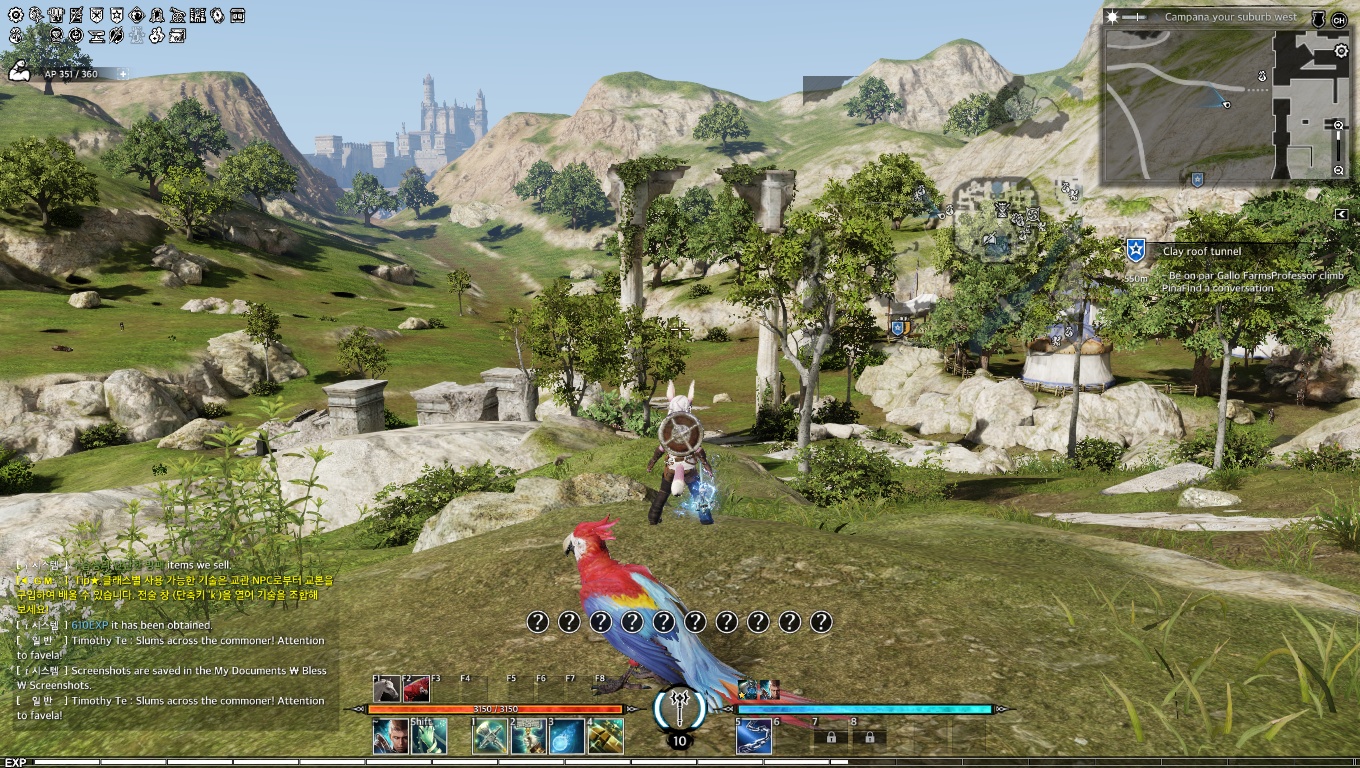The height and width of the screenshot is (768, 1360).
Task: Click the CH channel button above minimap
Action: pos(1339,19)
